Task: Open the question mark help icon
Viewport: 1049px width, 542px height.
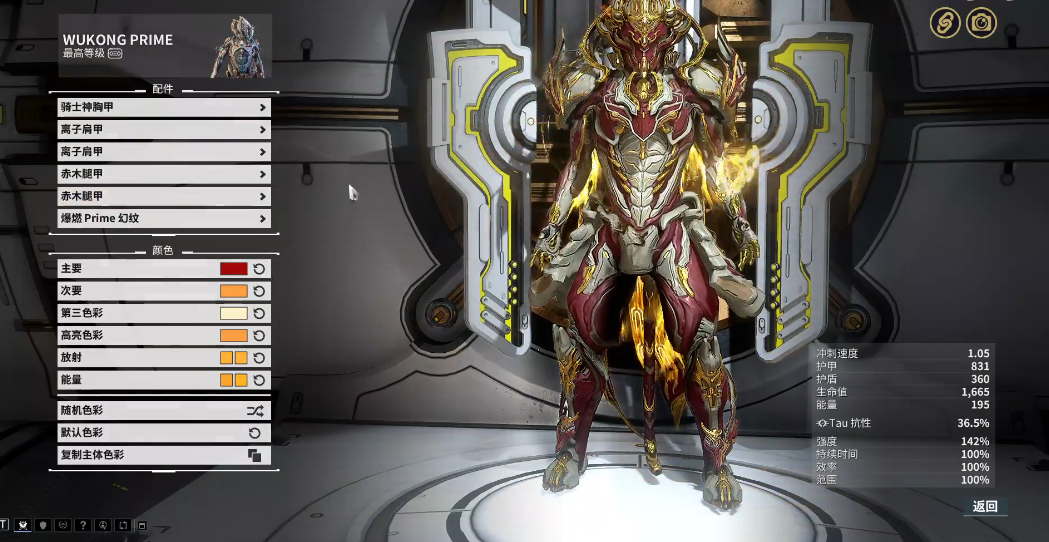Action: pos(83,525)
